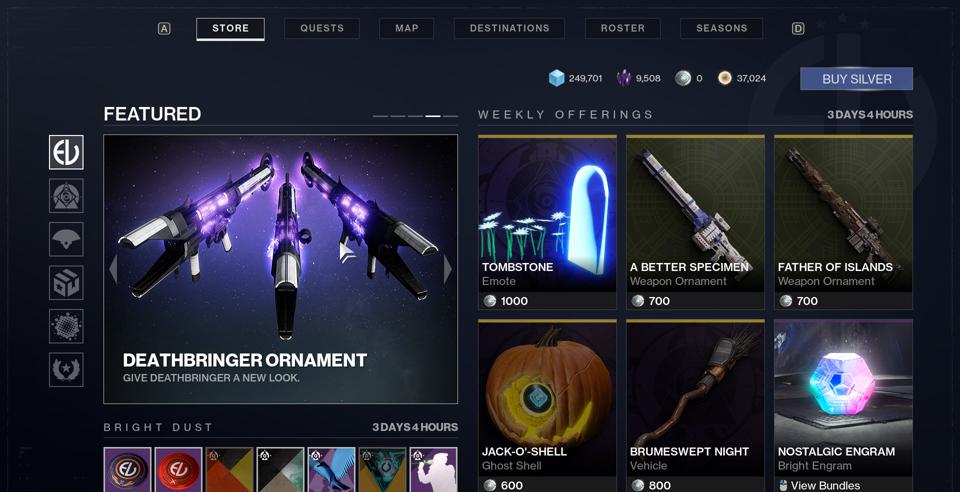Screen dimensions: 960x492
Task: Switch to the Quests tab
Action: pyautogui.click(x=322, y=28)
